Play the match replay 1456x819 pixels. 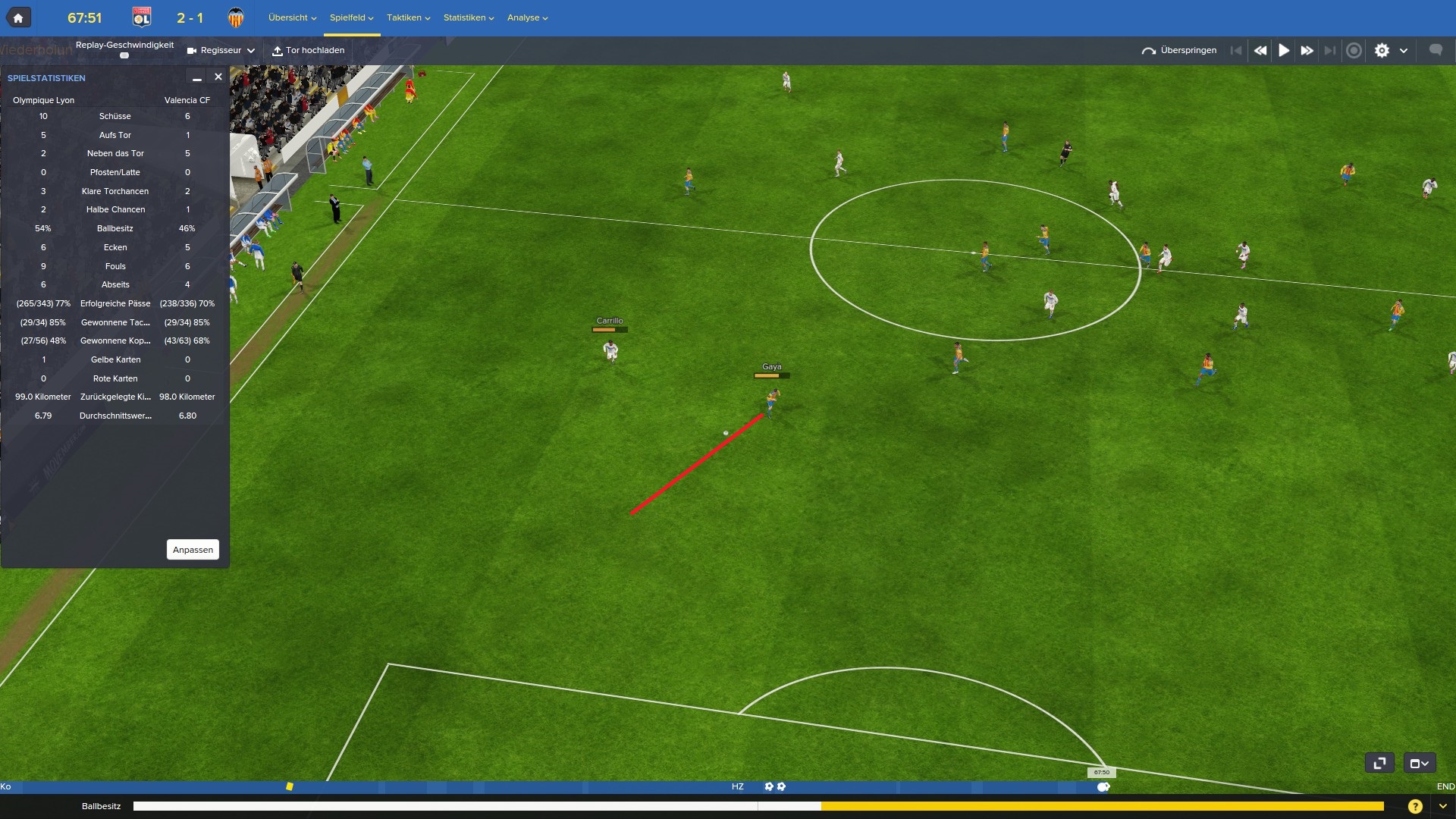[x=1284, y=51]
